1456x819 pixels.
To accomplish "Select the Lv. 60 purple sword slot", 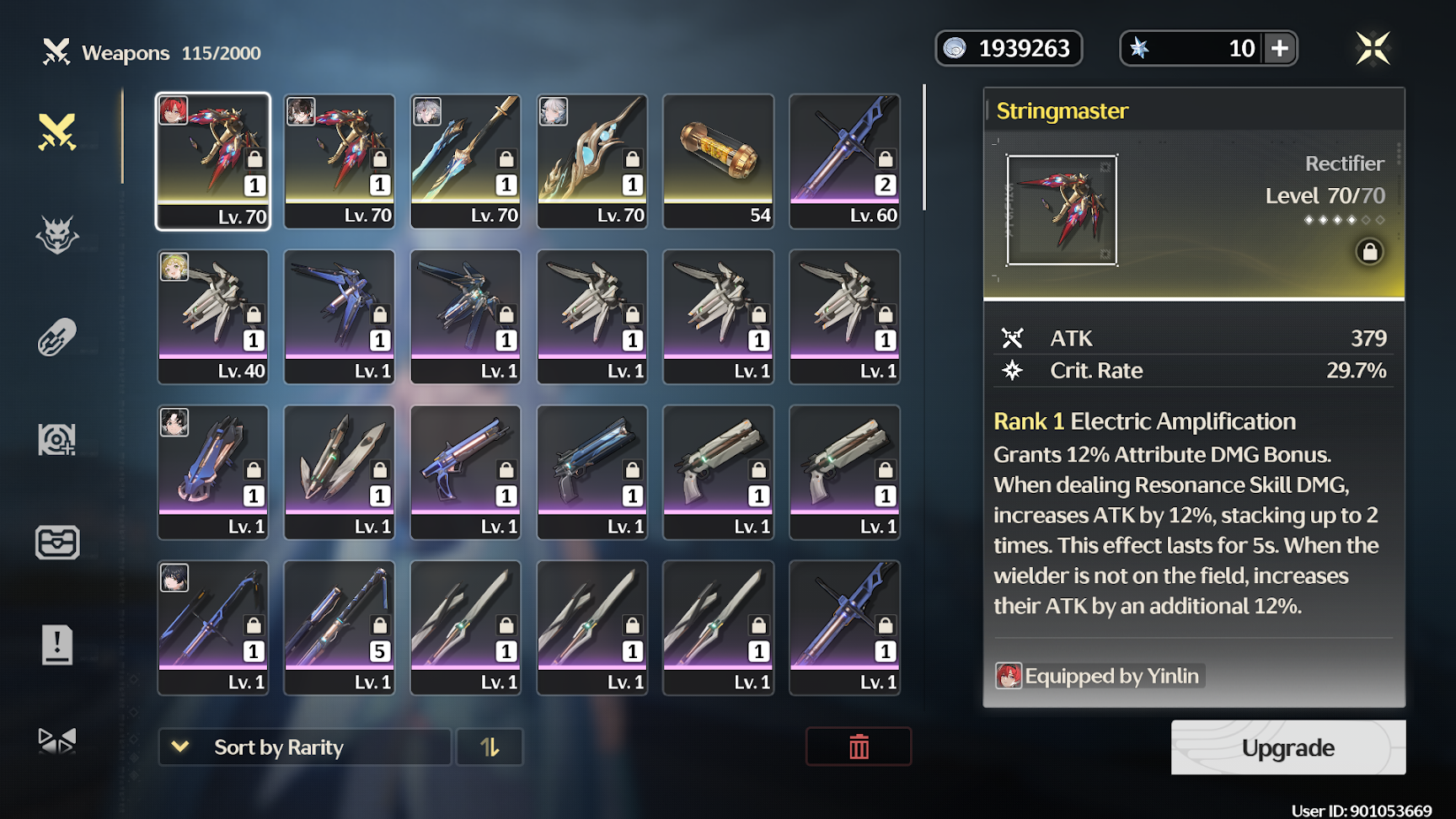I will 844,161.
